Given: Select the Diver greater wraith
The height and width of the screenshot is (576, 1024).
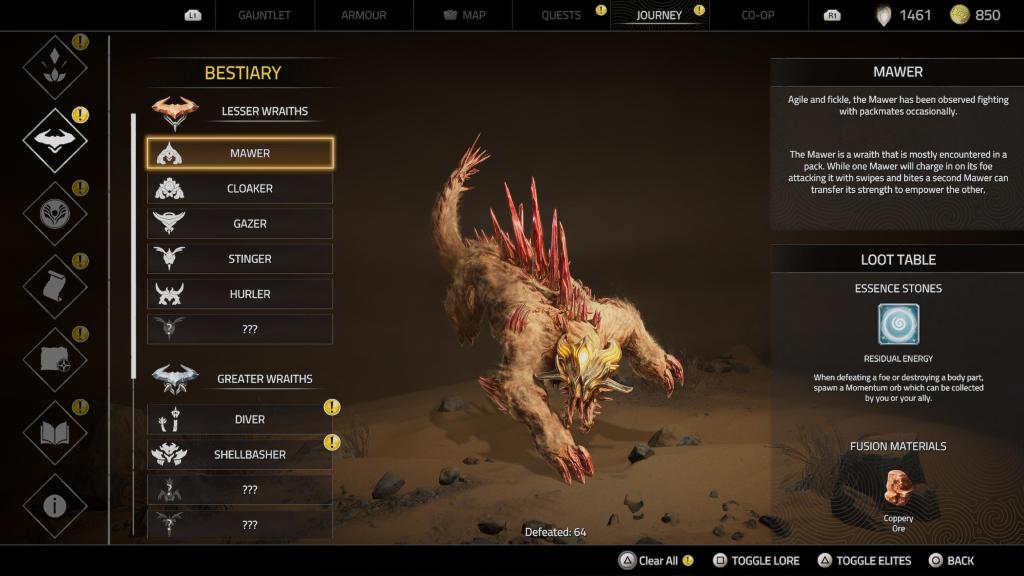Looking at the screenshot, I should pos(240,419).
